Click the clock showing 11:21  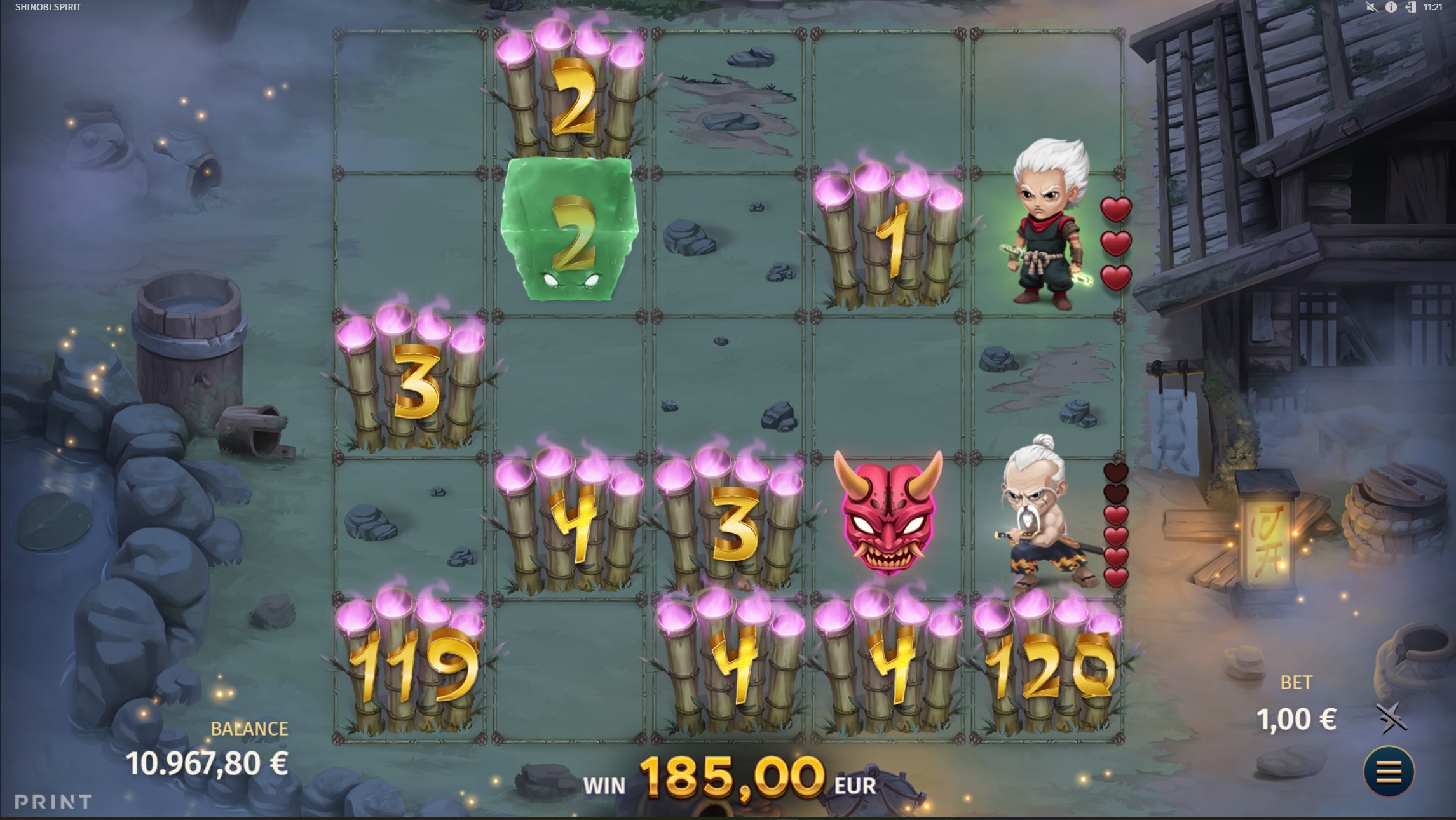(x=1433, y=8)
